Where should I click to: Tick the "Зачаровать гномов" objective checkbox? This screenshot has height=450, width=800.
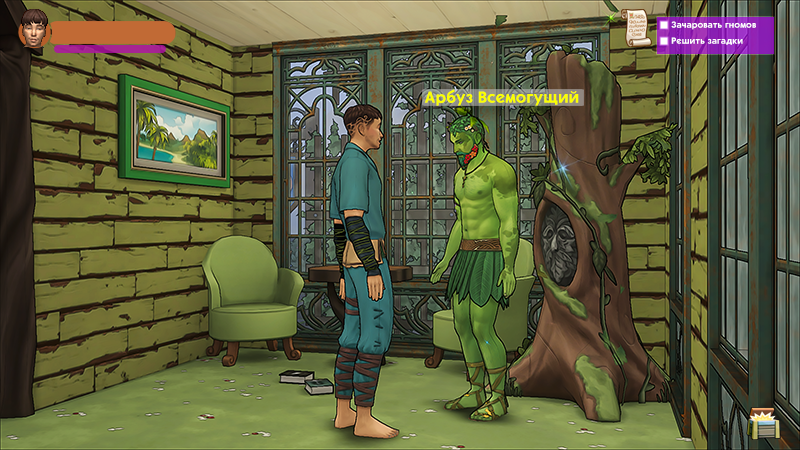point(663,24)
